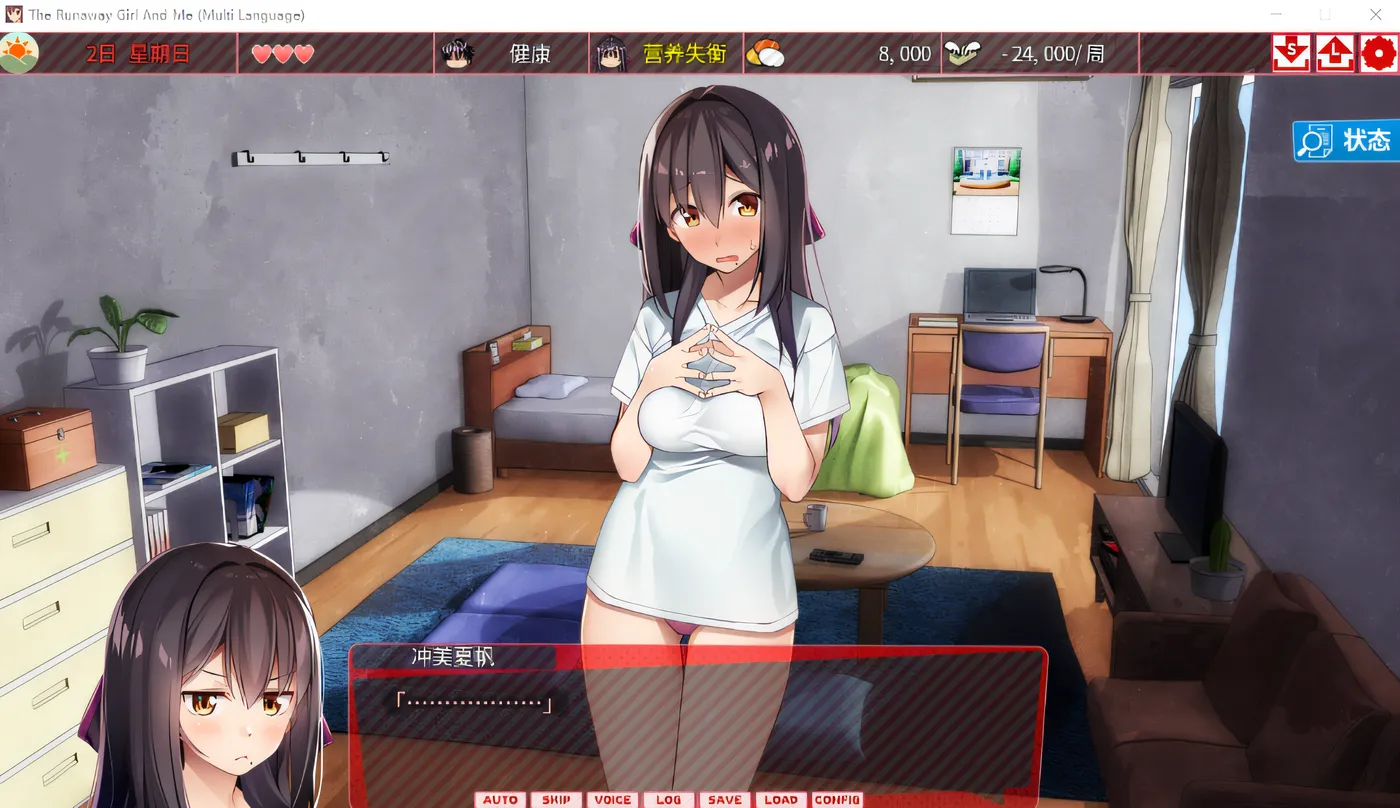Open the LOG history panel

[x=668, y=798]
